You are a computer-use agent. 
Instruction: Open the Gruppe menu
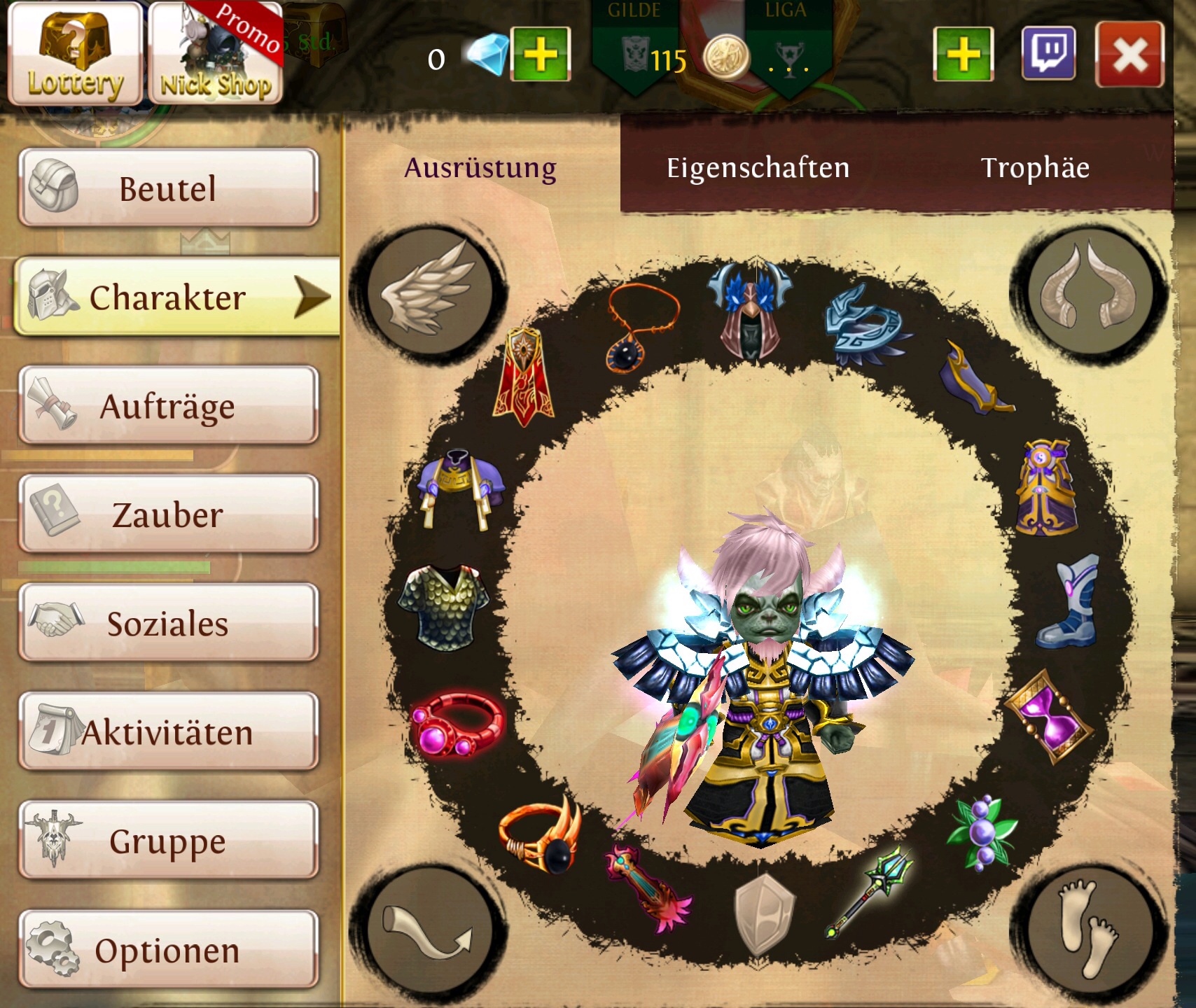[168, 841]
